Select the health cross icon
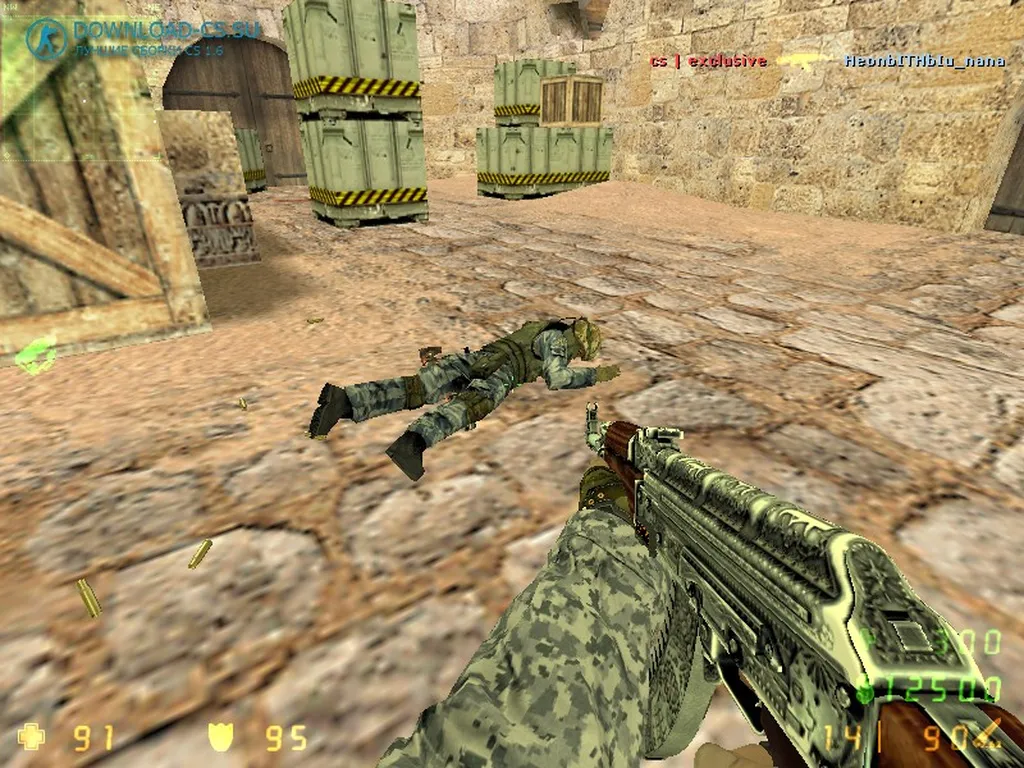Image resolution: width=1024 pixels, height=768 pixels. click(x=32, y=737)
